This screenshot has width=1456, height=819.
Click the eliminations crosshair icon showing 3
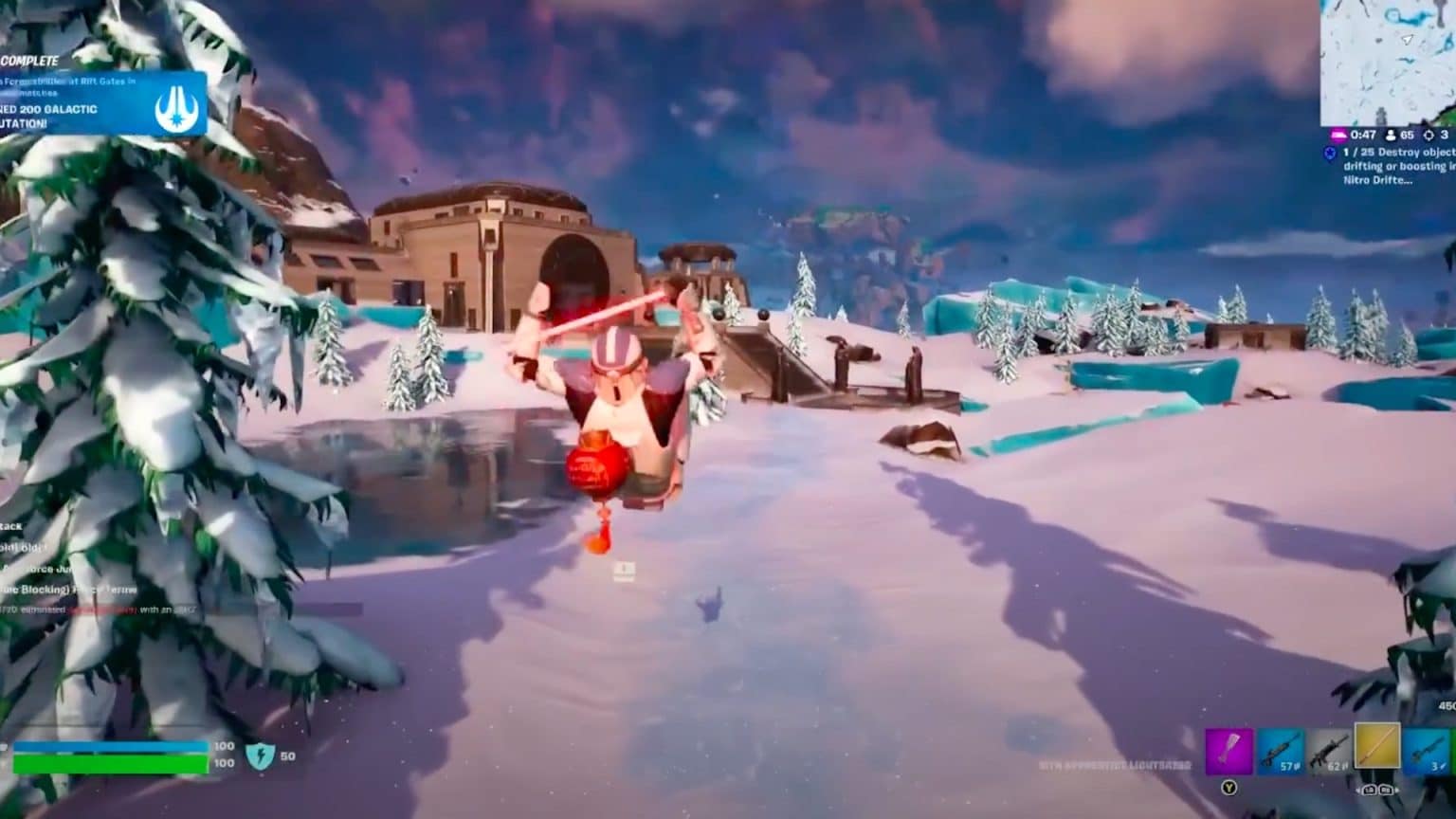[1429, 135]
